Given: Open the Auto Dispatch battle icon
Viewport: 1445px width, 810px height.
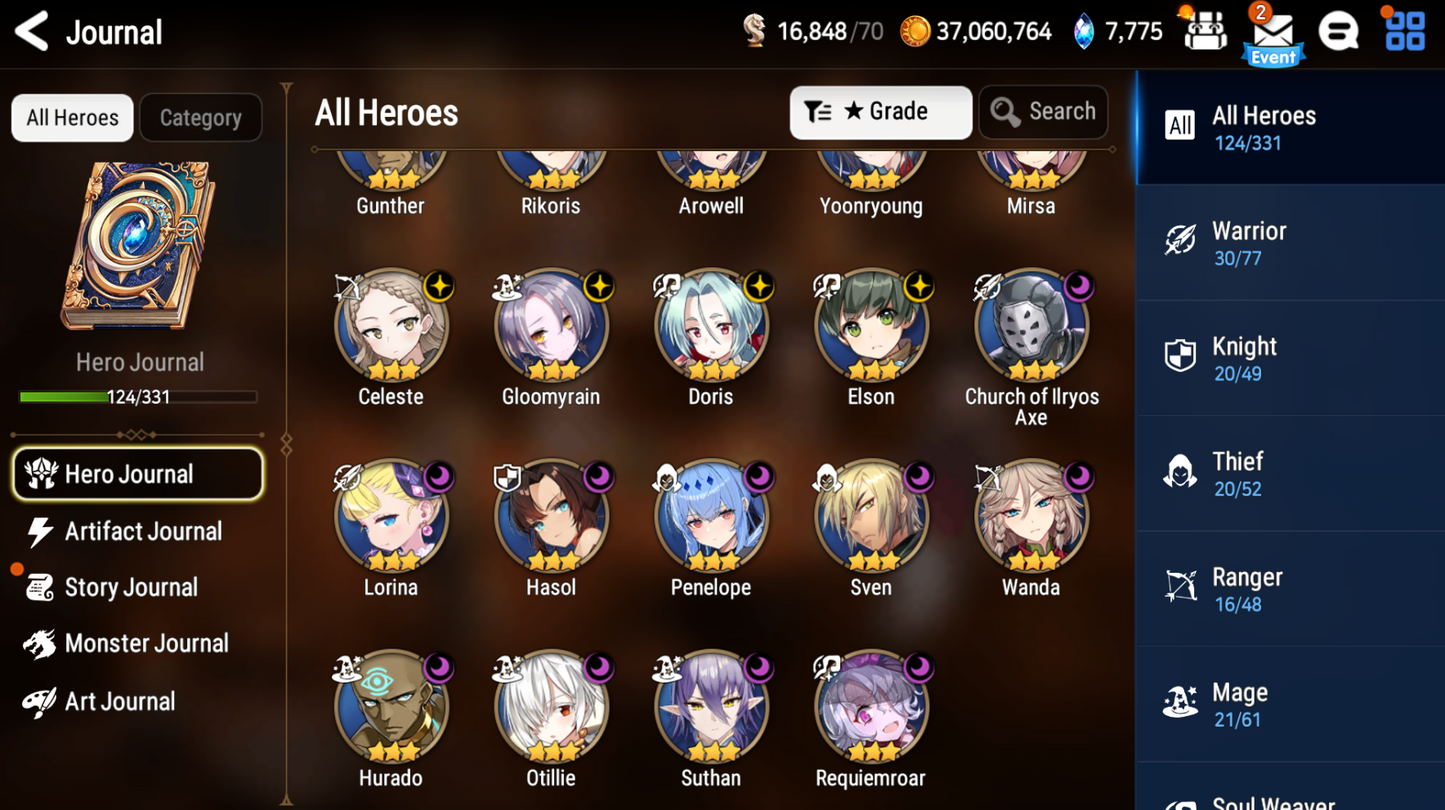Looking at the screenshot, I should [x=1205, y=30].
